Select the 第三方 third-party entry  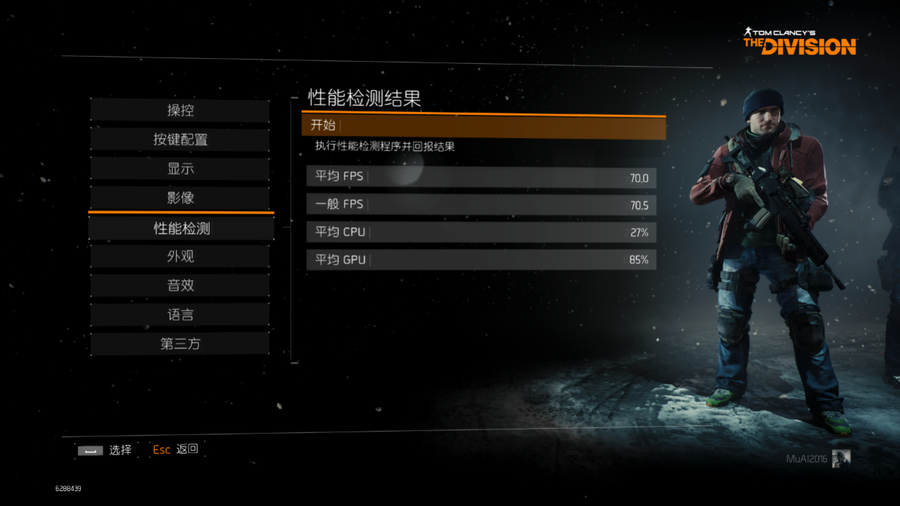(x=180, y=344)
